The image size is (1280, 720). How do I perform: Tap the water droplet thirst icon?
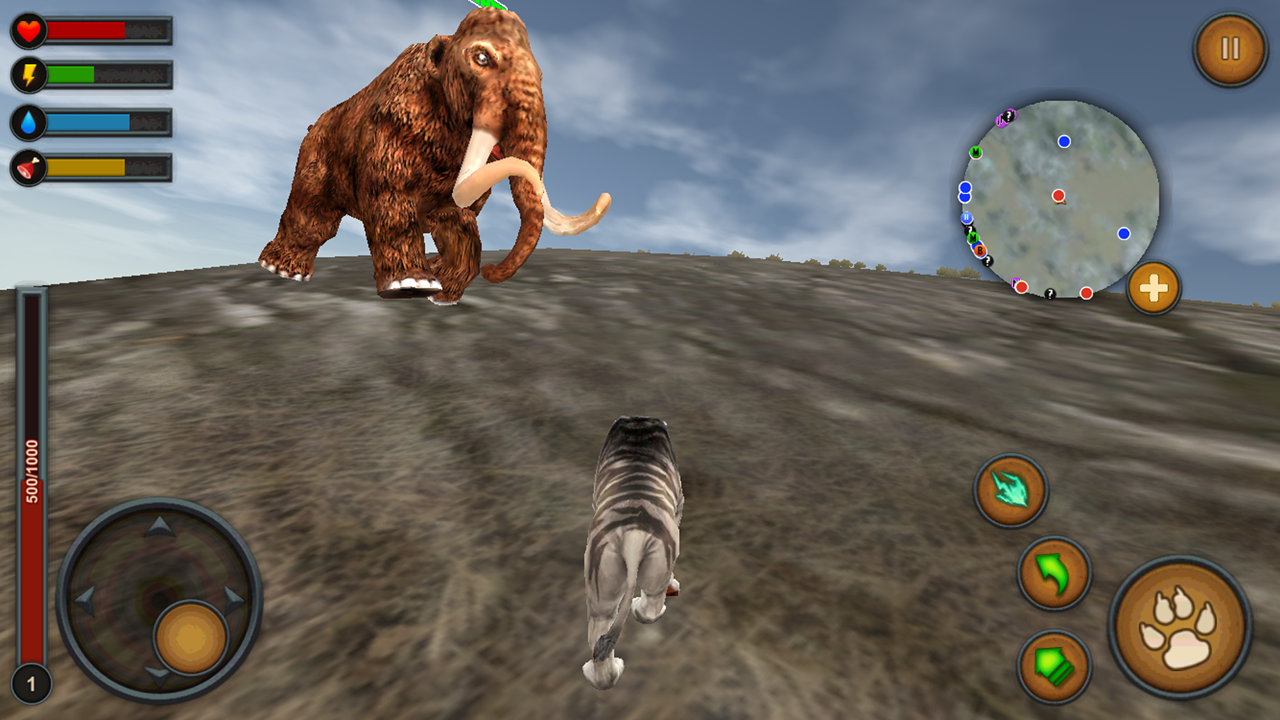27,118
